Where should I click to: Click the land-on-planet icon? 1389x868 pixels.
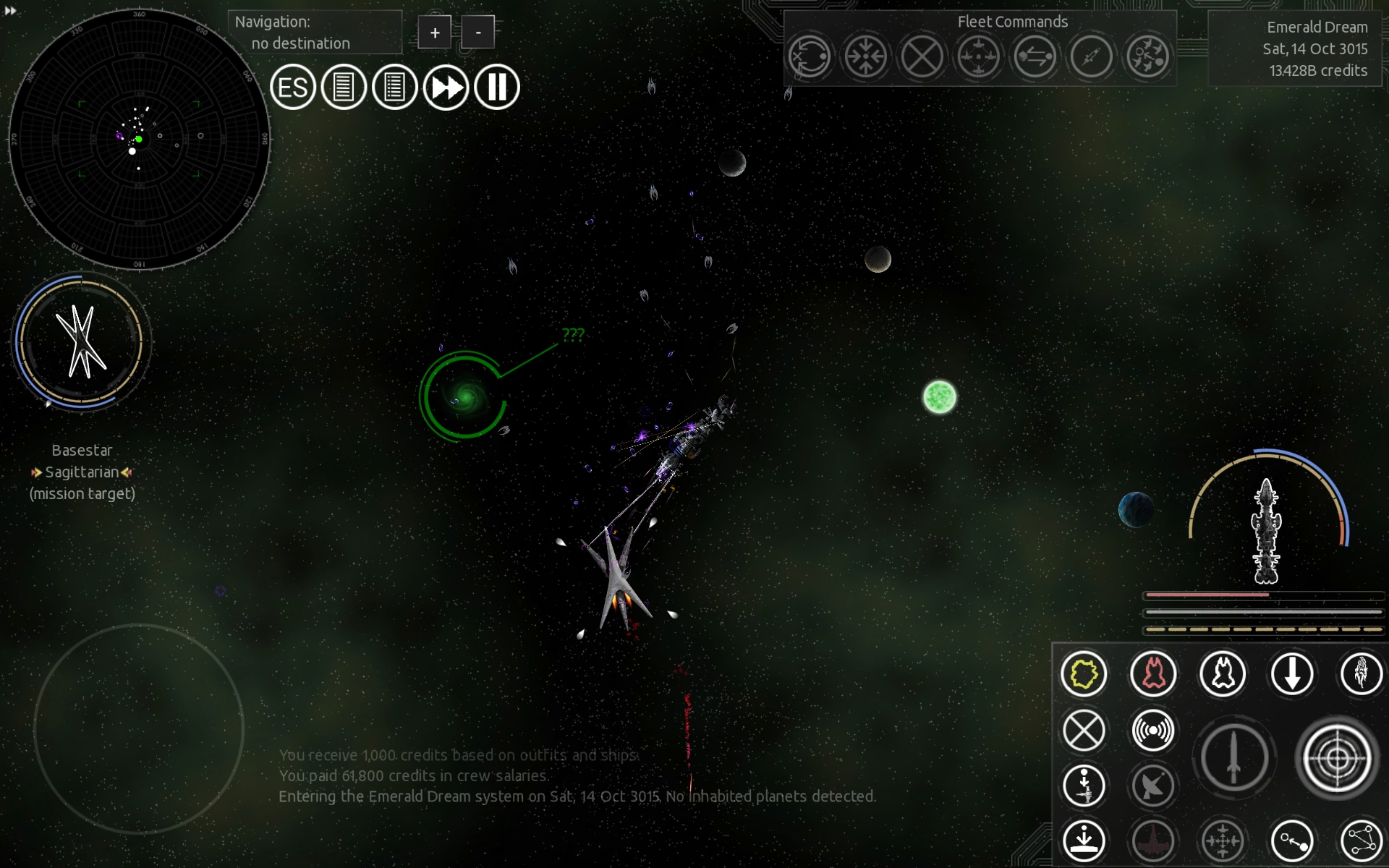pos(1084,841)
